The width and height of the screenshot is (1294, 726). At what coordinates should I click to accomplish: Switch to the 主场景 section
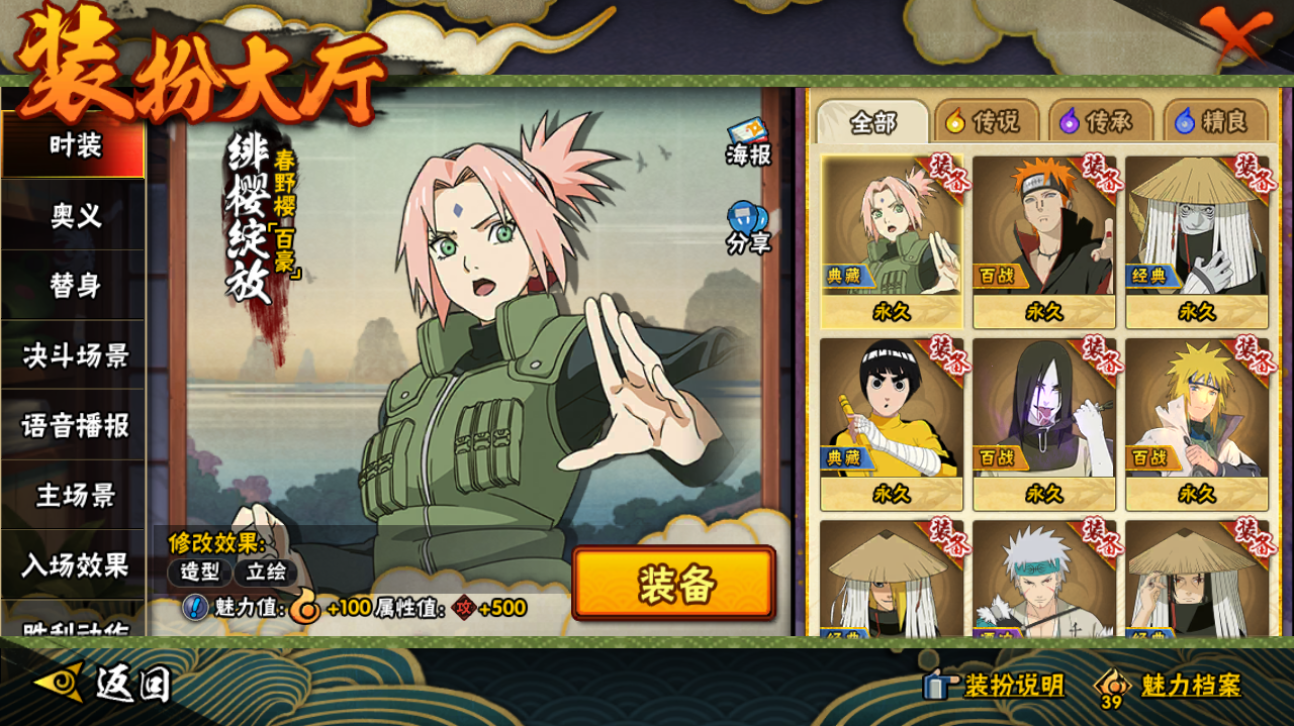point(75,495)
